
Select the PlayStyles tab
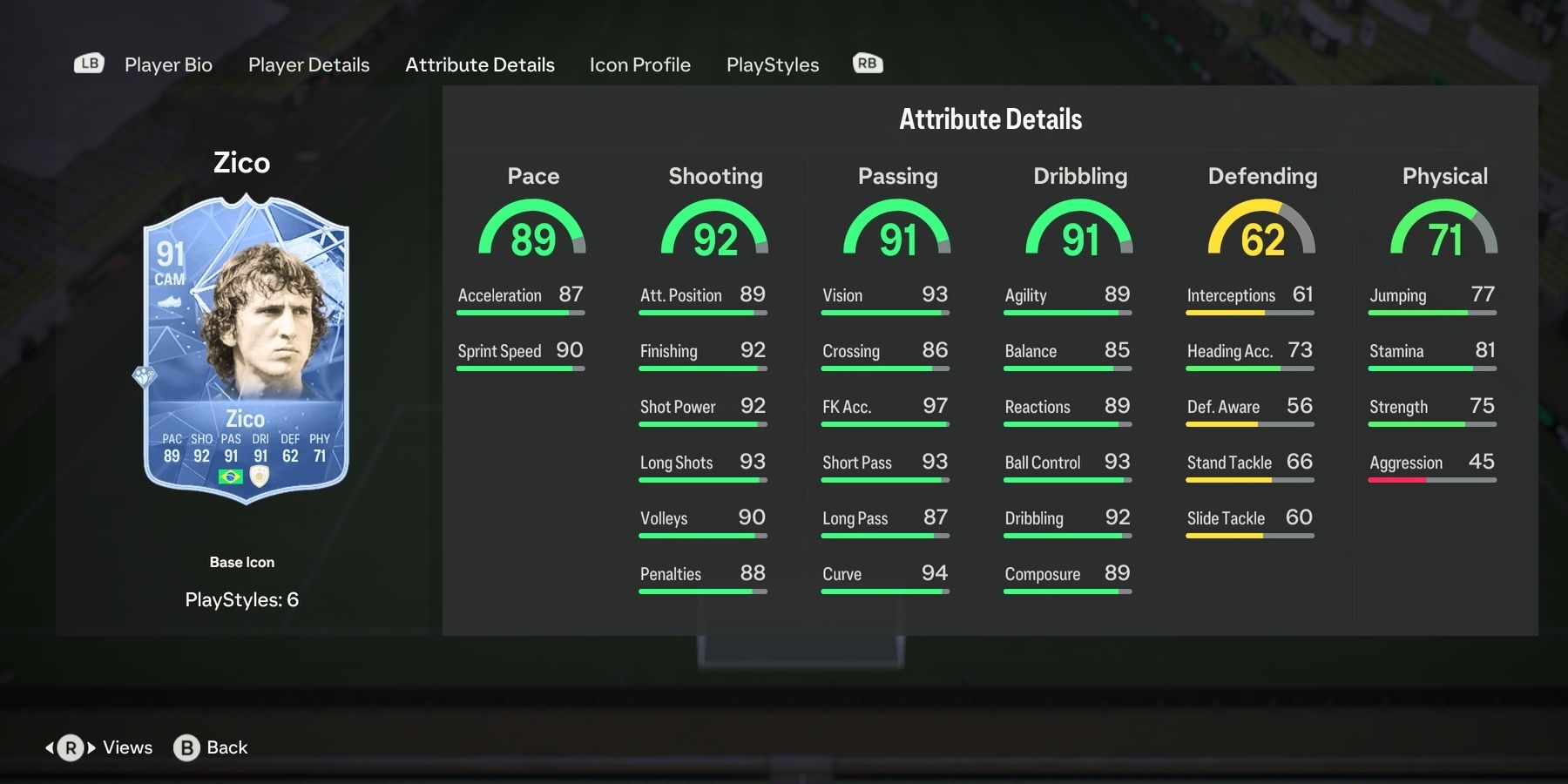point(773,64)
